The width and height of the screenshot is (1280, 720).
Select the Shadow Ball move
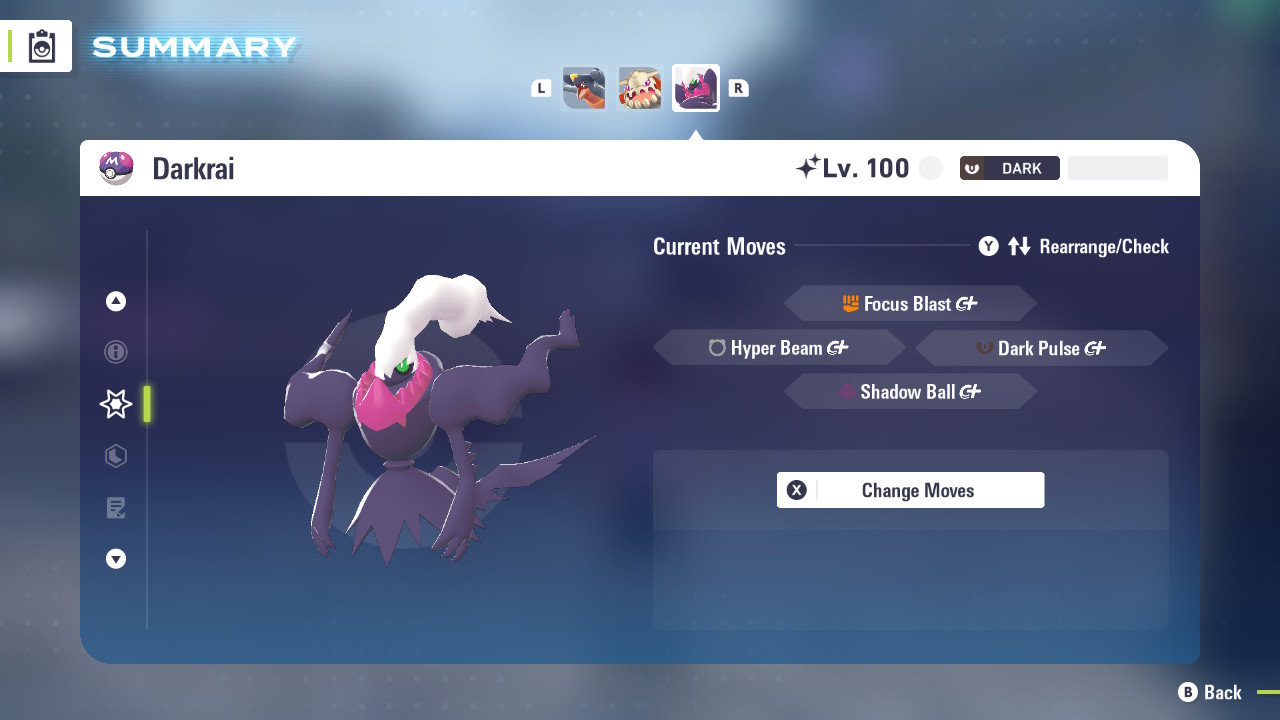pos(910,391)
